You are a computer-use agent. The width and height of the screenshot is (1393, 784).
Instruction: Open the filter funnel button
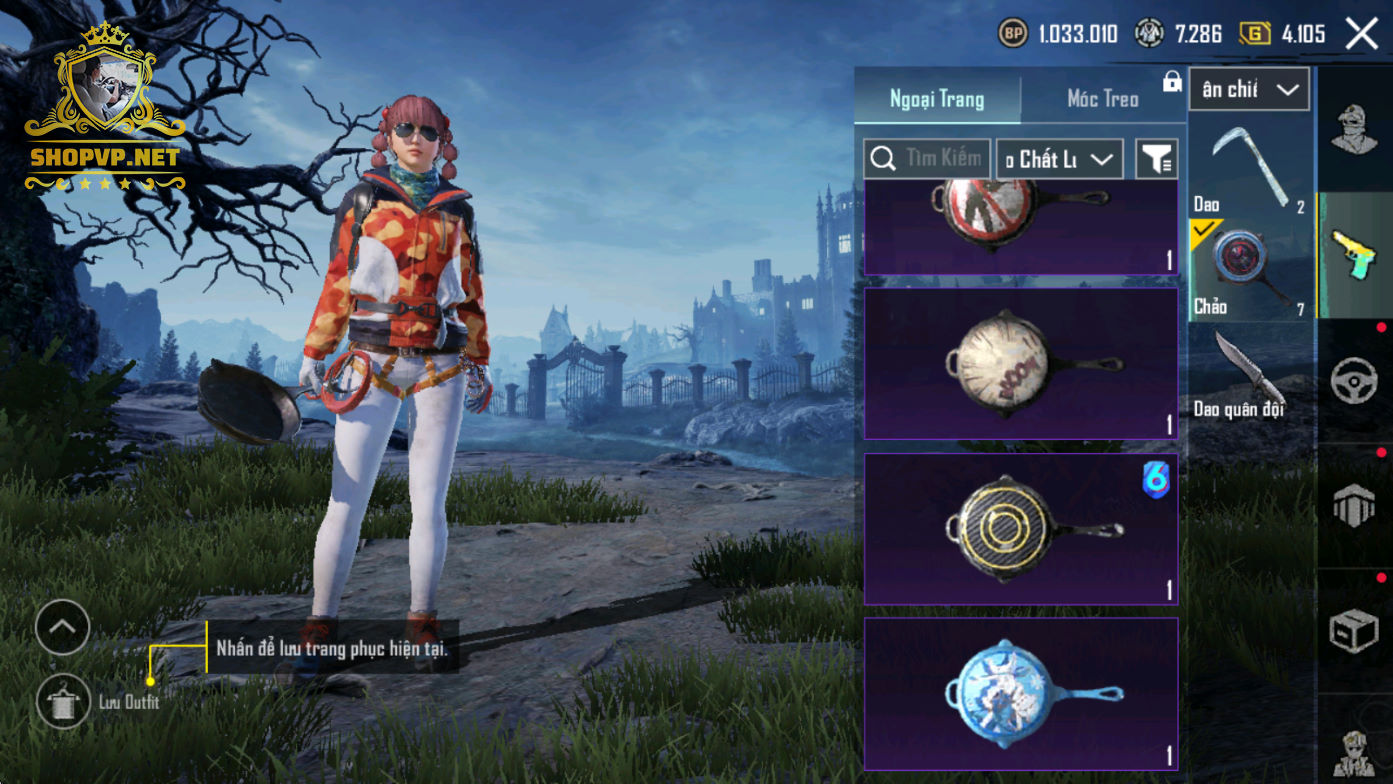1157,159
